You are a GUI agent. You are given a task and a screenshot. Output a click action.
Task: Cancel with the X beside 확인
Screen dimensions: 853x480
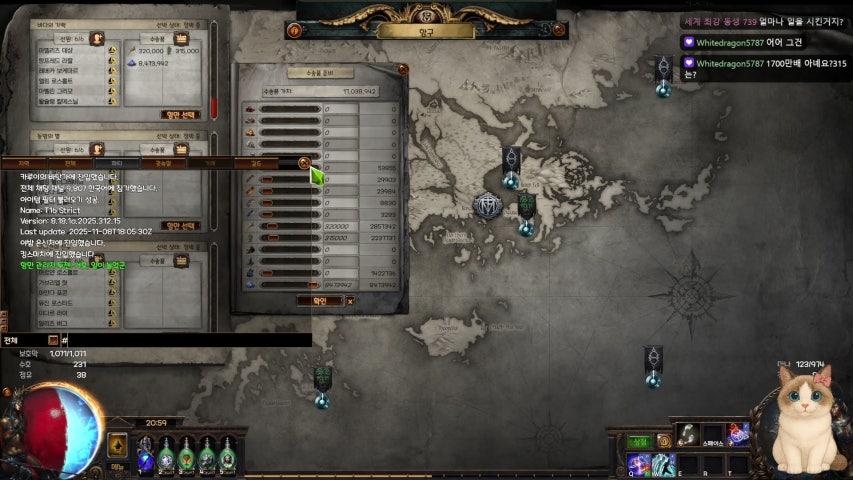point(350,301)
